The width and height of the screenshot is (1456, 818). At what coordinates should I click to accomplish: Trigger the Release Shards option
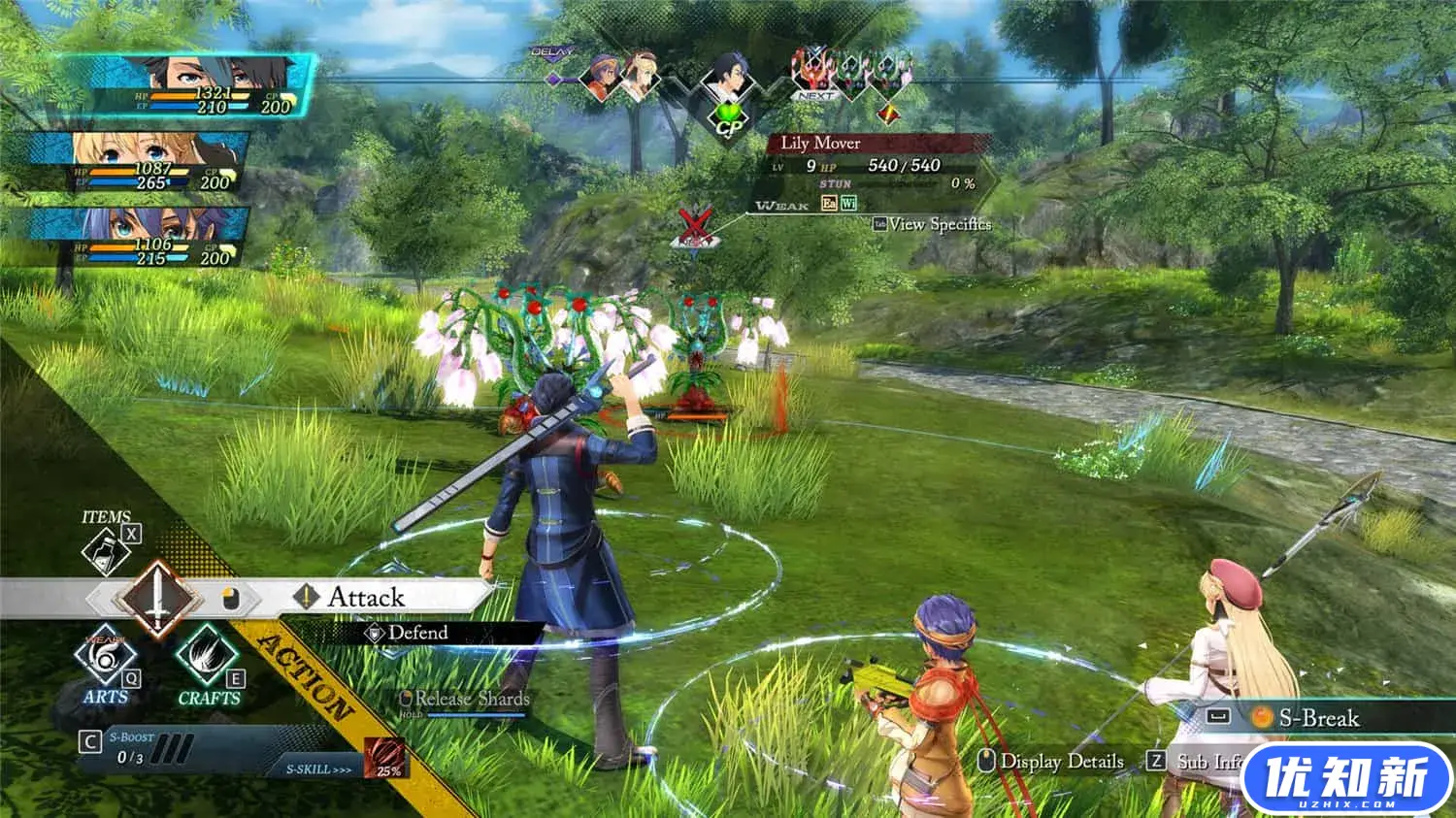[x=472, y=700]
